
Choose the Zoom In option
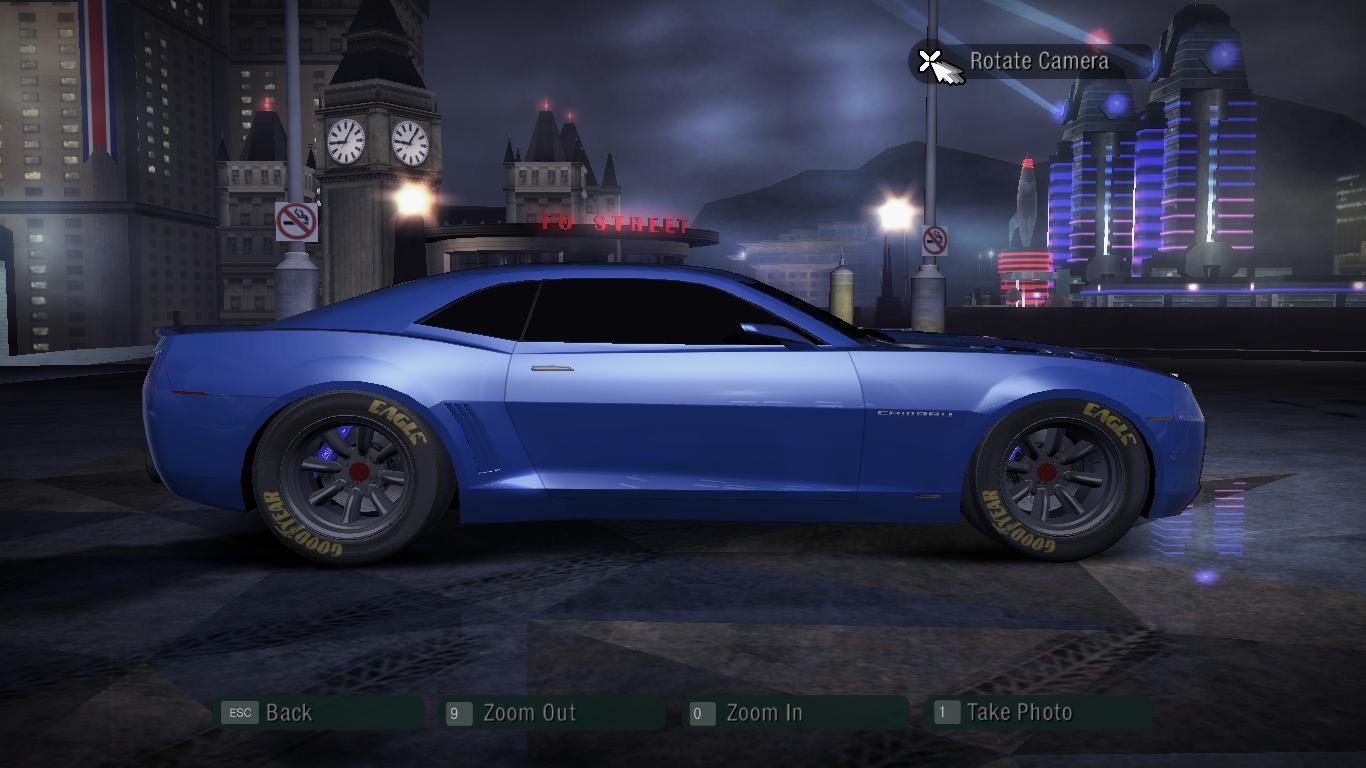764,713
